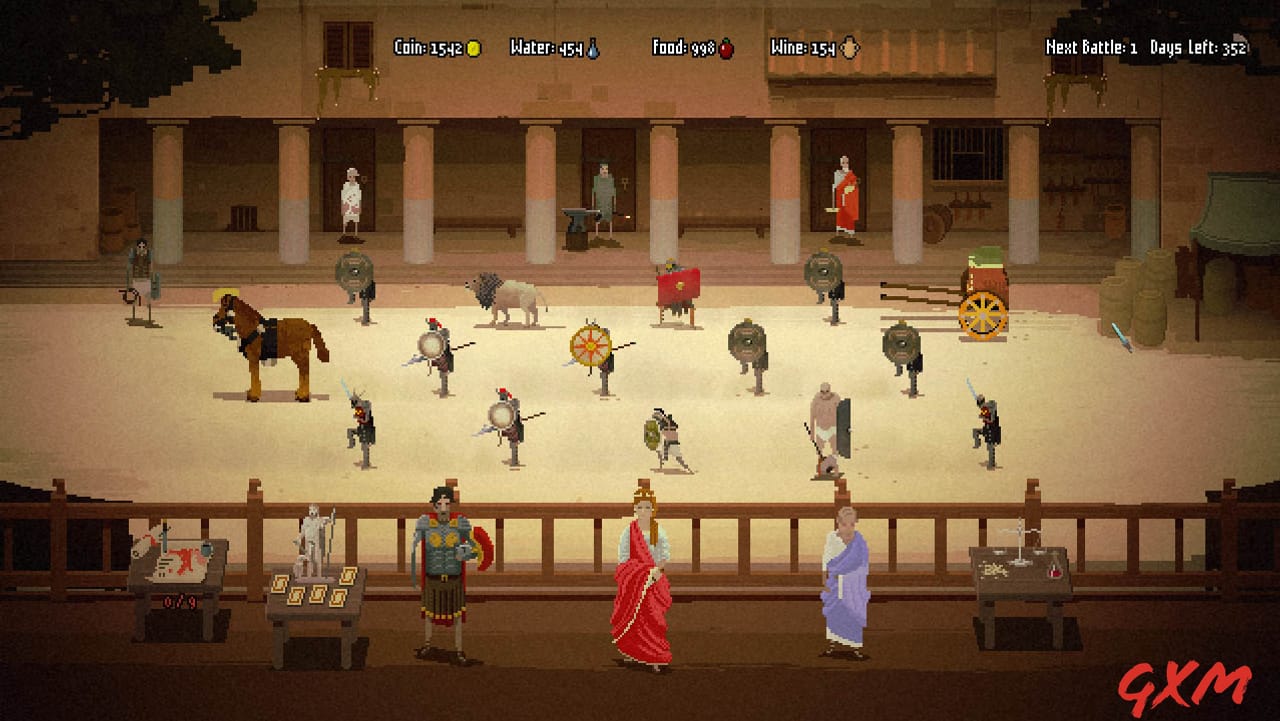
Task: Select the red potion vial on the right table
Action: (1054, 572)
